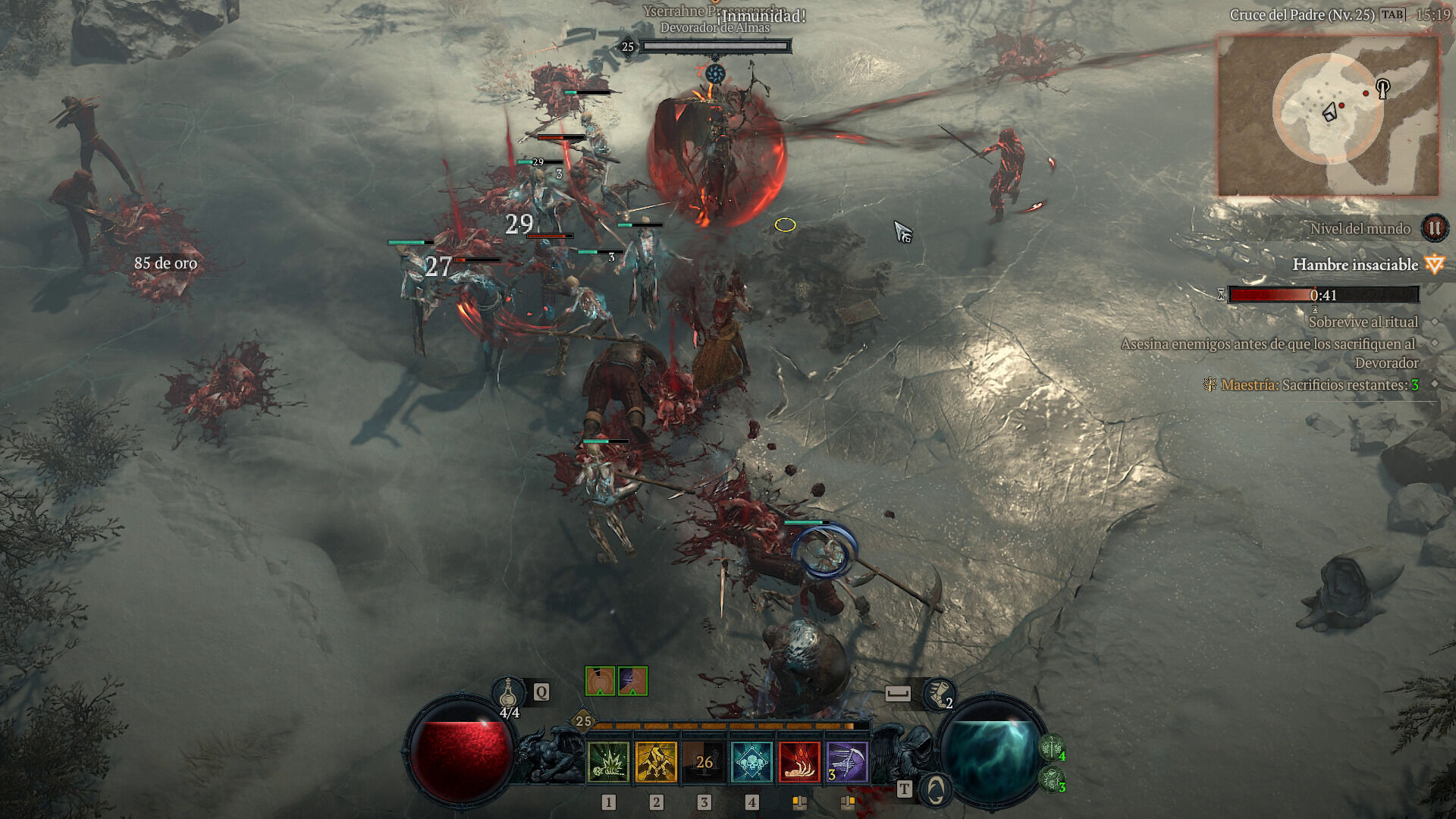Select the skeleton mage minion counter showing 3

(x=1050, y=779)
